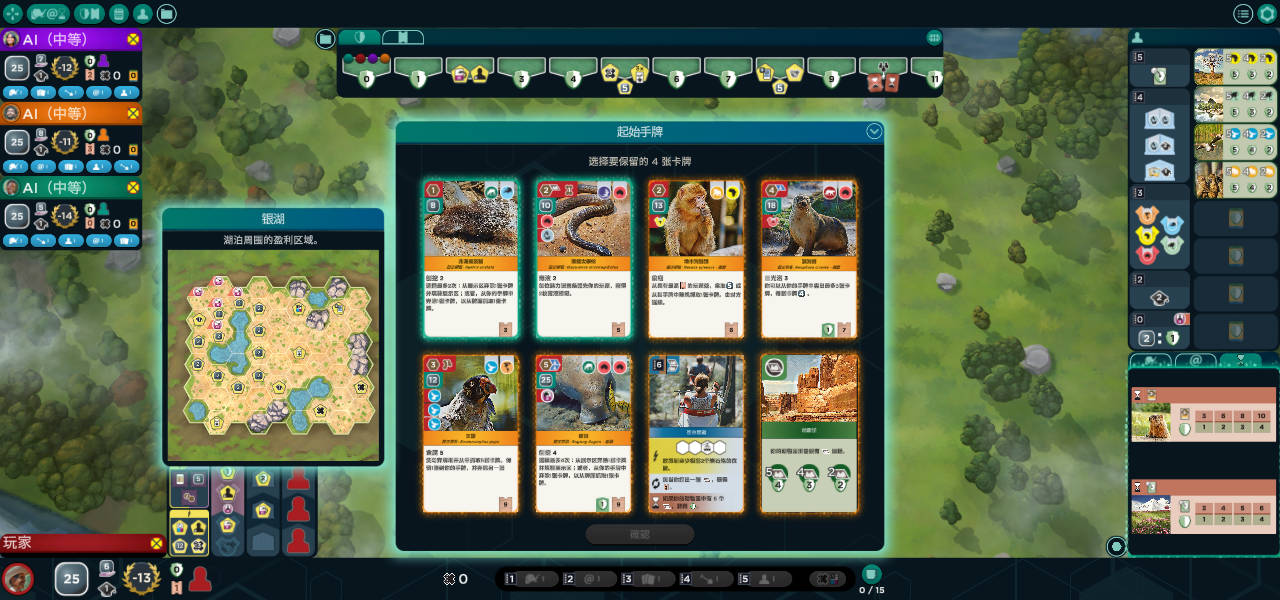Pick the dark bird animal card

pos(470,433)
